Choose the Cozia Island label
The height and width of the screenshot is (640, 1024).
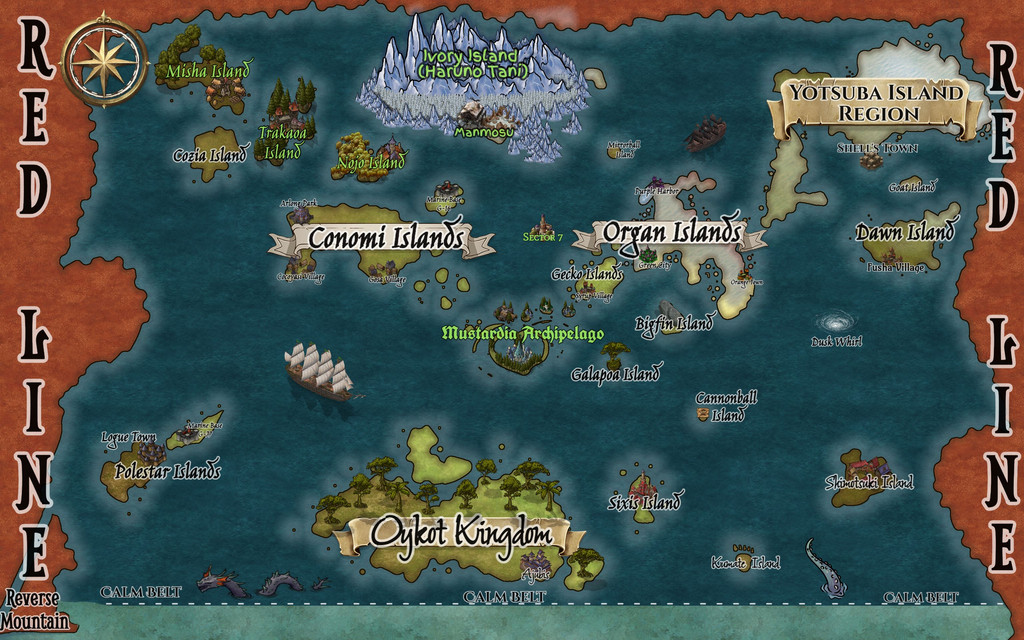click(x=210, y=156)
